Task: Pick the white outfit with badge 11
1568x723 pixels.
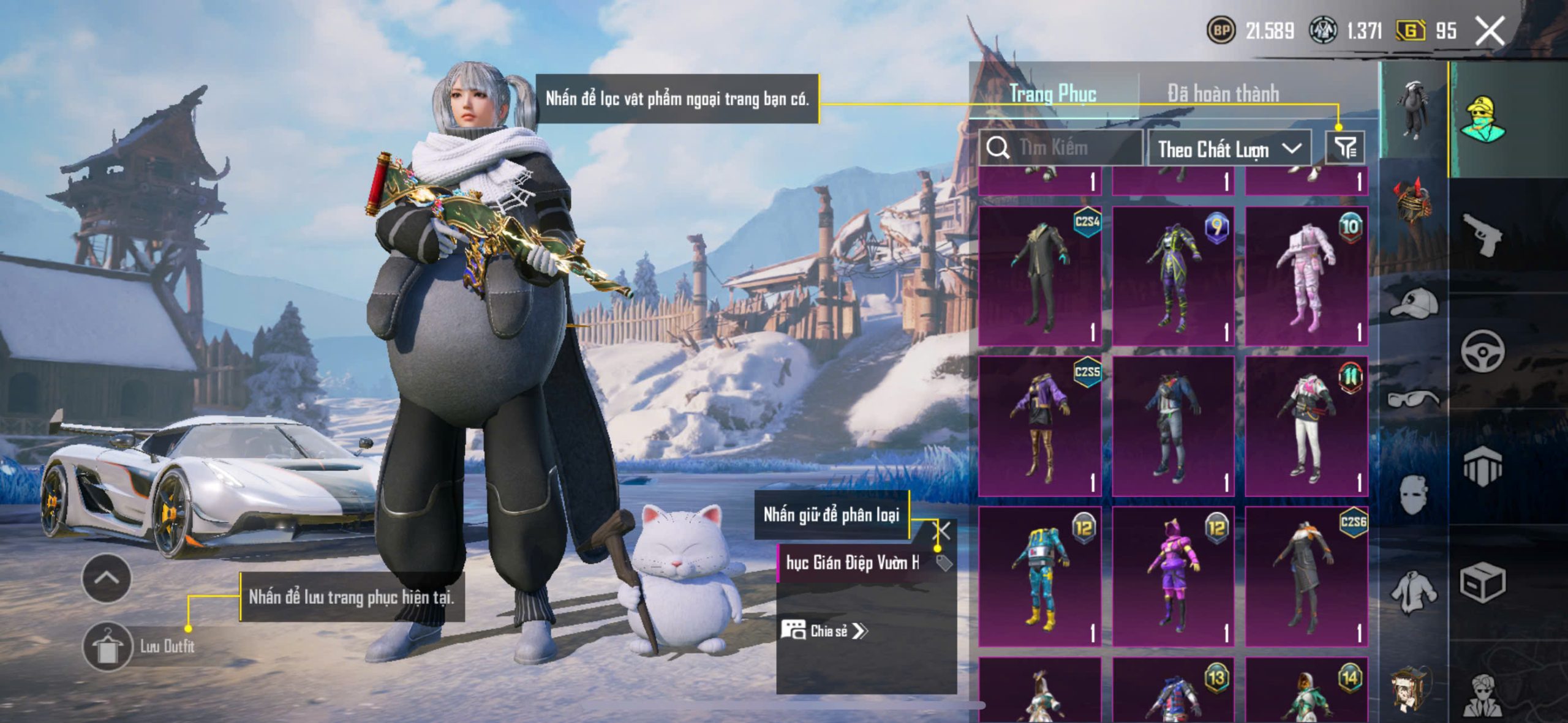Action: 1306,425
